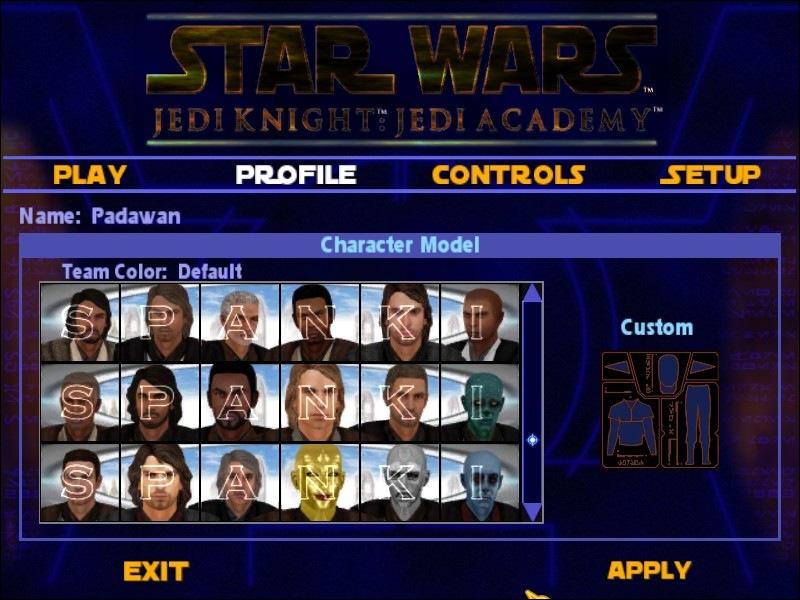Choose the green alien character model
This screenshot has height=600, width=800.
tap(480, 402)
